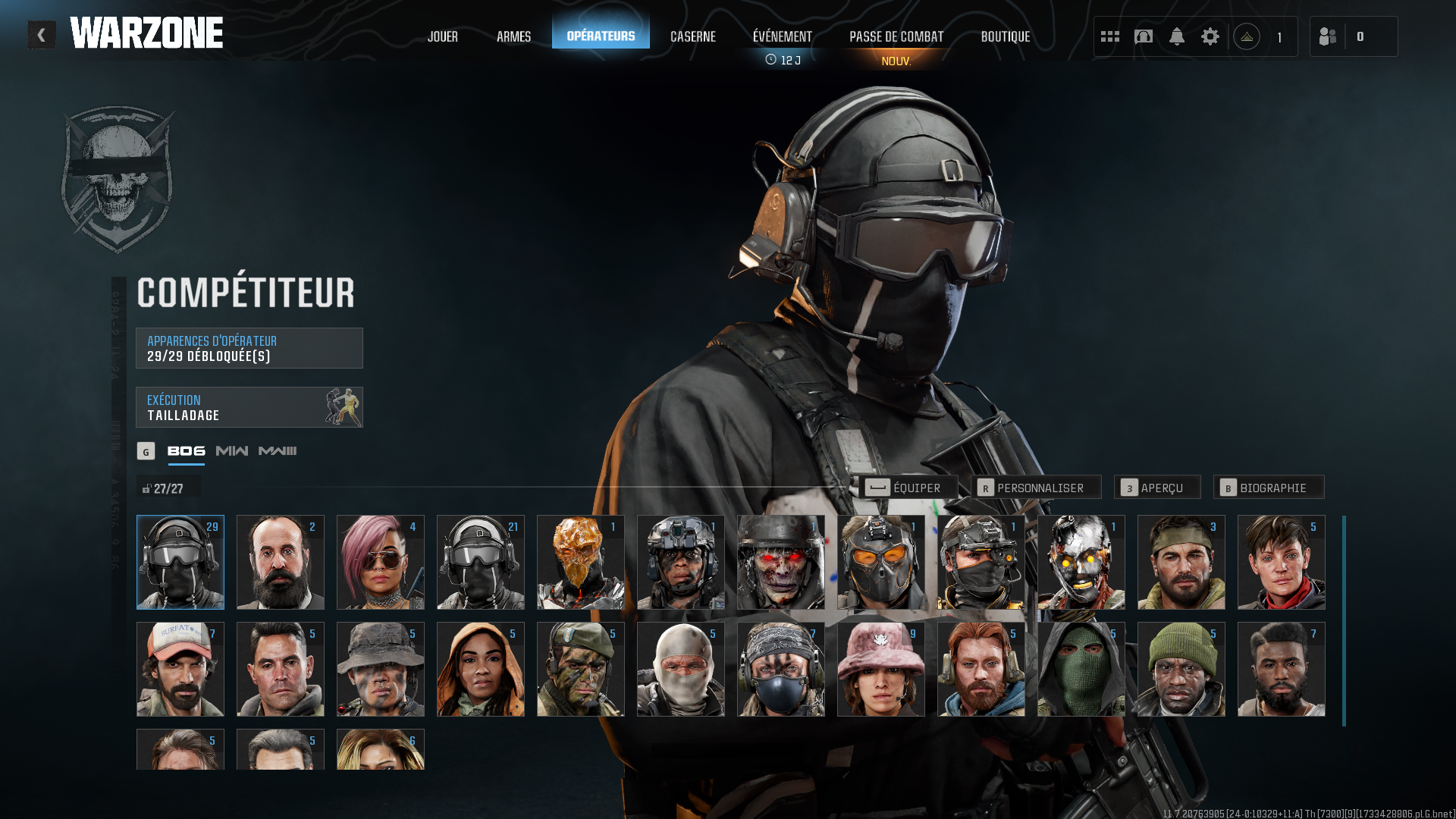
Task: Open the JOUER tab
Action: pos(442,36)
